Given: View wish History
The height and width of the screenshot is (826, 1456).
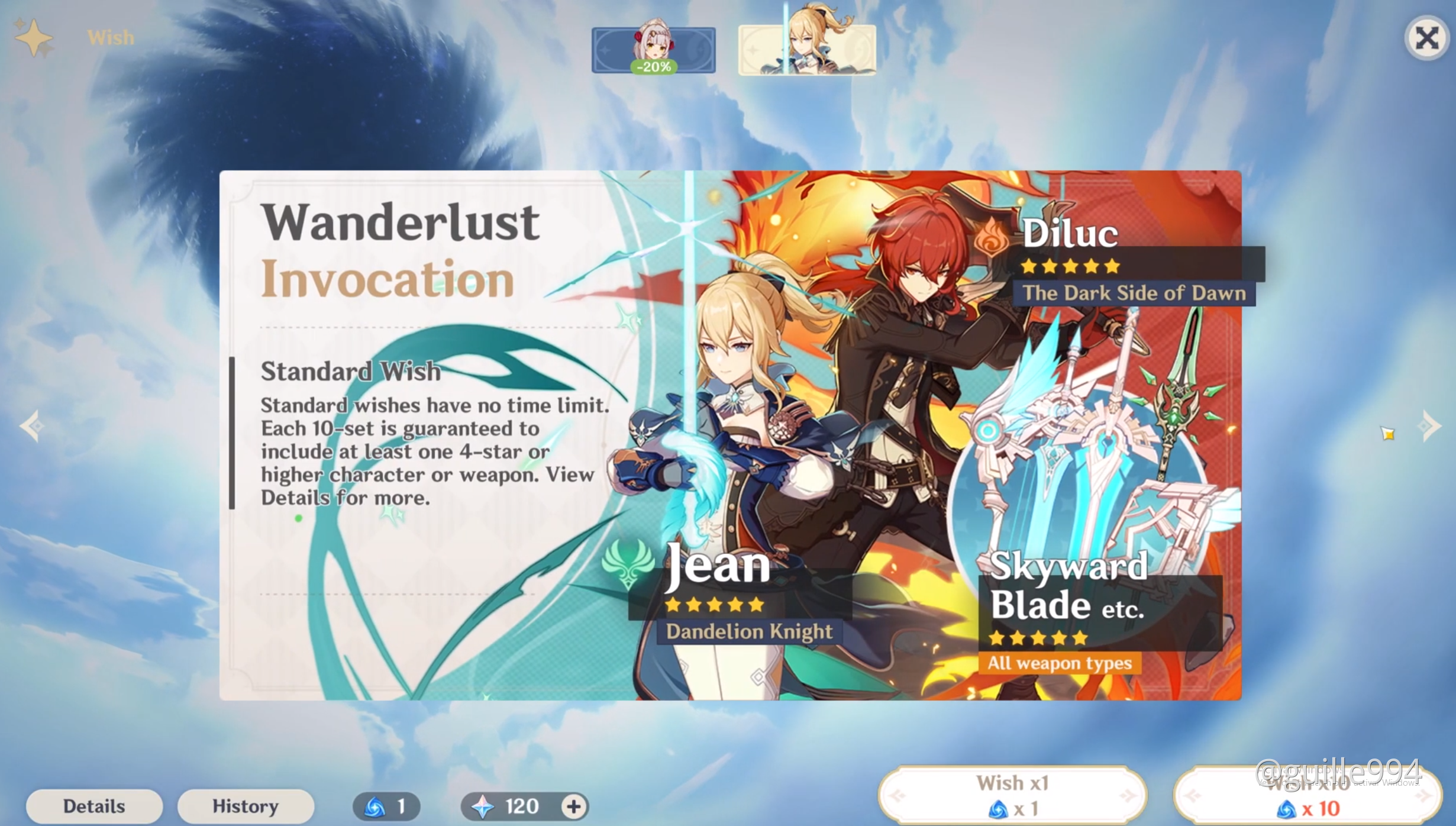Looking at the screenshot, I should point(245,806).
